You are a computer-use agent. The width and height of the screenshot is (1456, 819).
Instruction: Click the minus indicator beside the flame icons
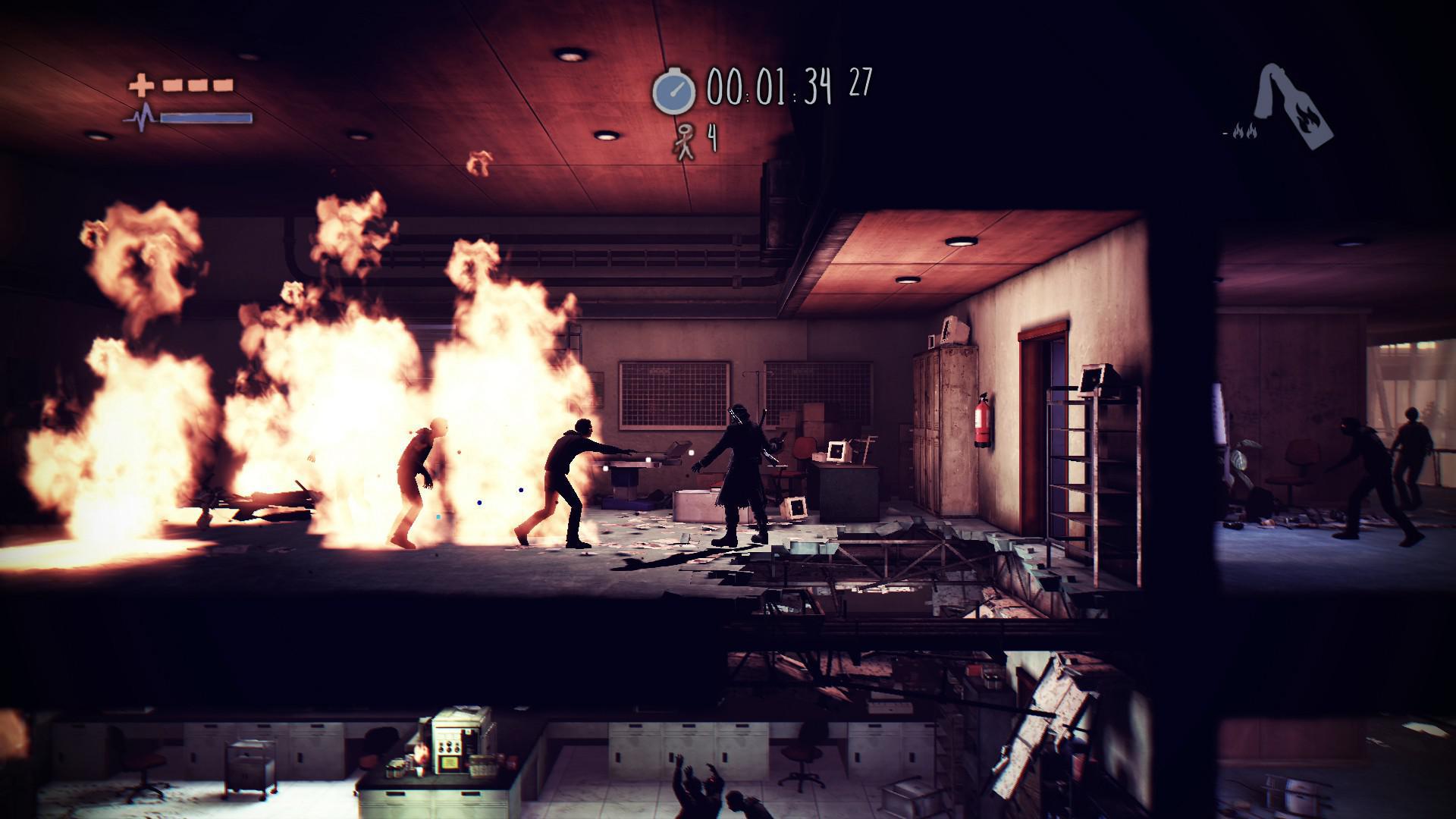[x=1225, y=133]
